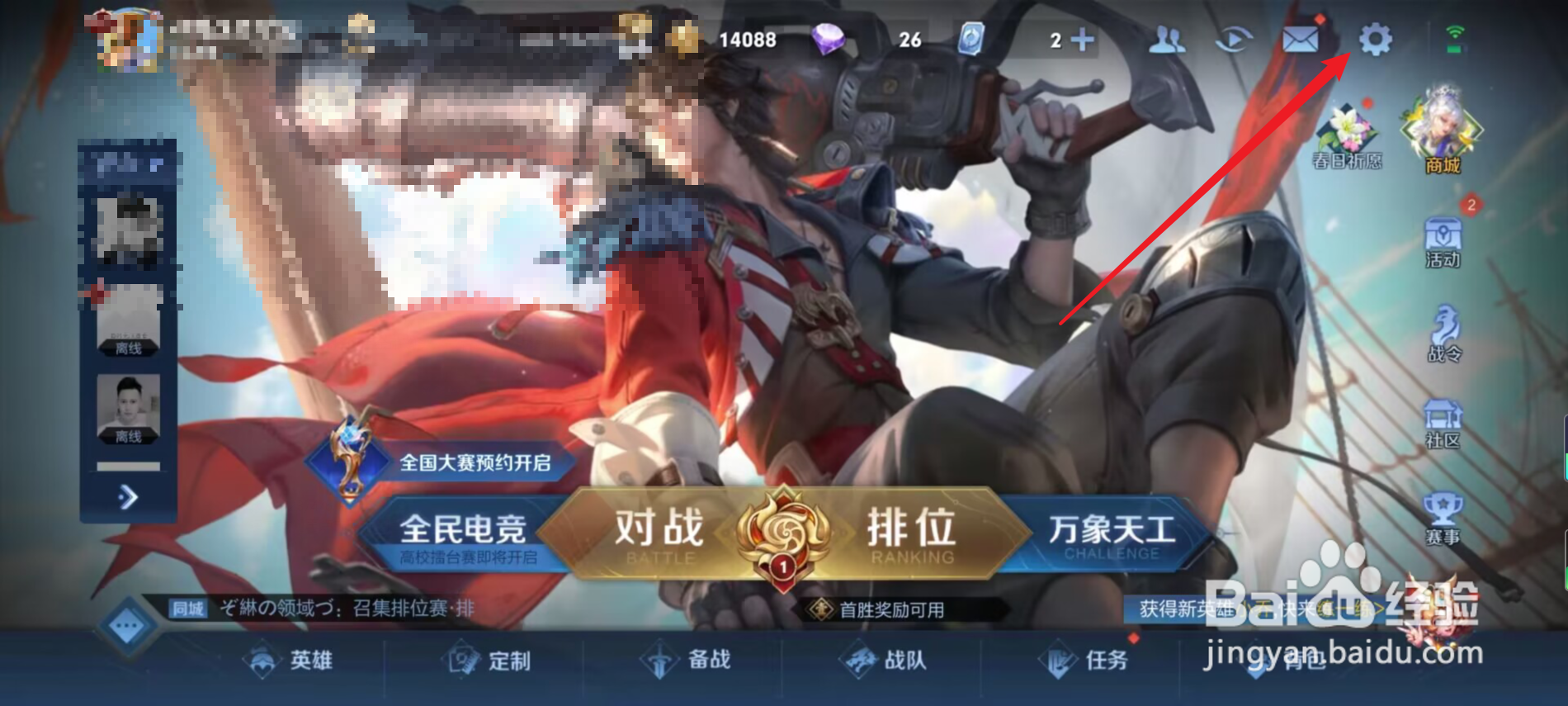This screenshot has width=1568, height=706.
Task: Open the game Settings gear
Action: point(1373,40)
